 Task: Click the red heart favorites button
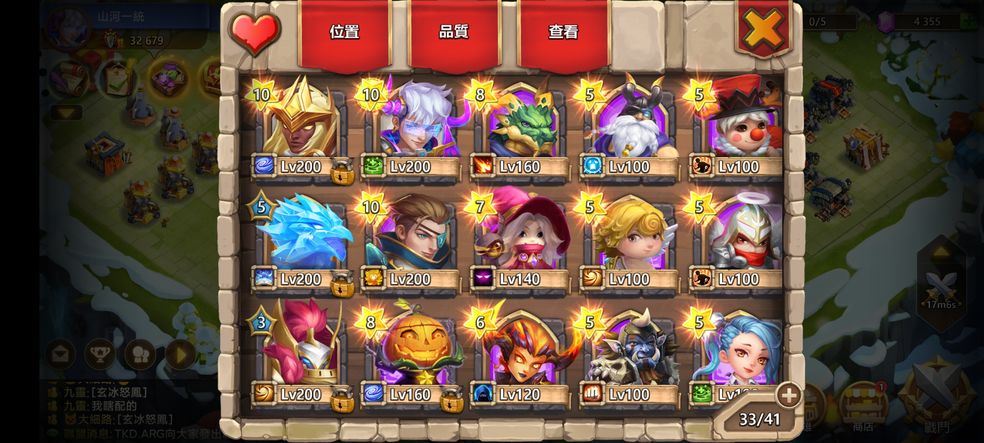(x=255, y=32)
